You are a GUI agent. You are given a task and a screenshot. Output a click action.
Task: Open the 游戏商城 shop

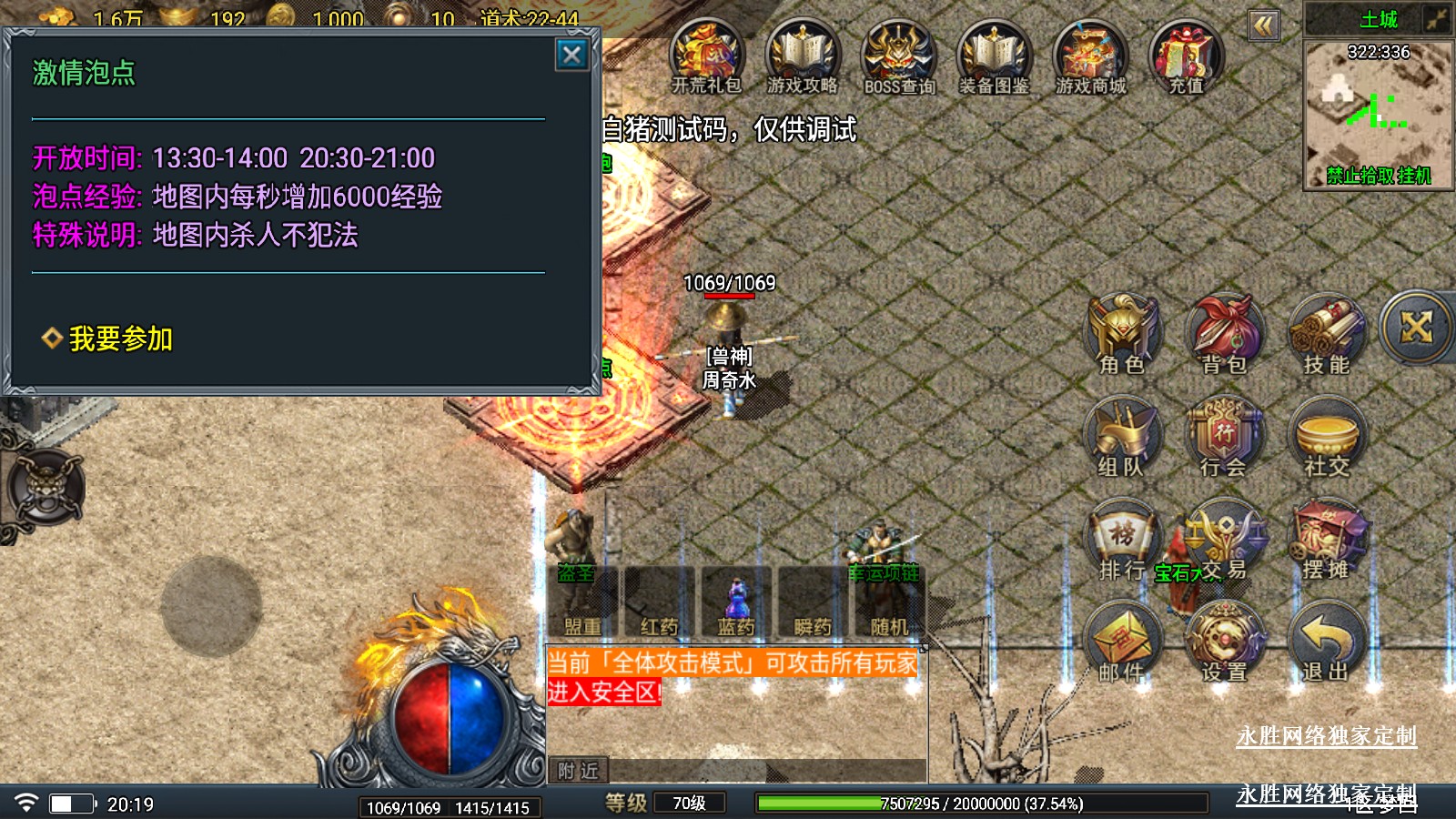pos(1091,57)
